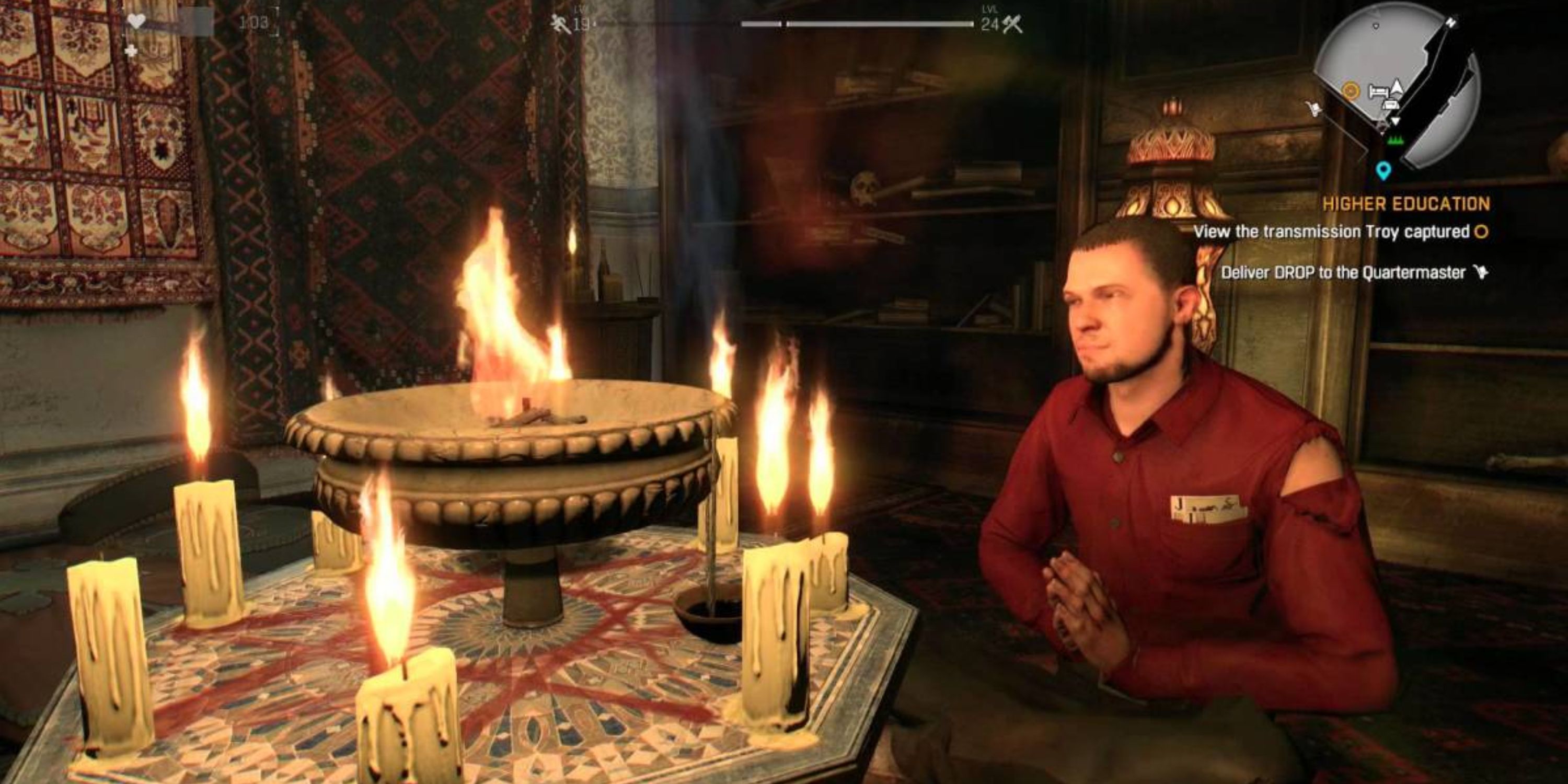Screen dimensions: 1568x784
Task: Click the bed safe-zone icon on minimap
Action: coord(1380,91)
